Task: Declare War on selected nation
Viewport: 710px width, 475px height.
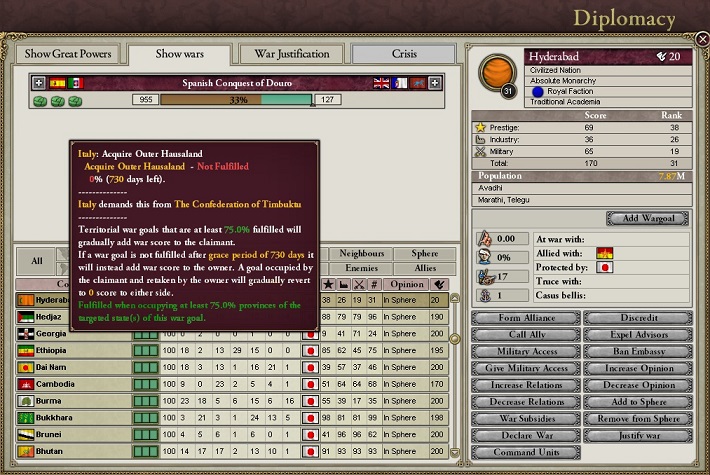Action: tap(526, 436)
